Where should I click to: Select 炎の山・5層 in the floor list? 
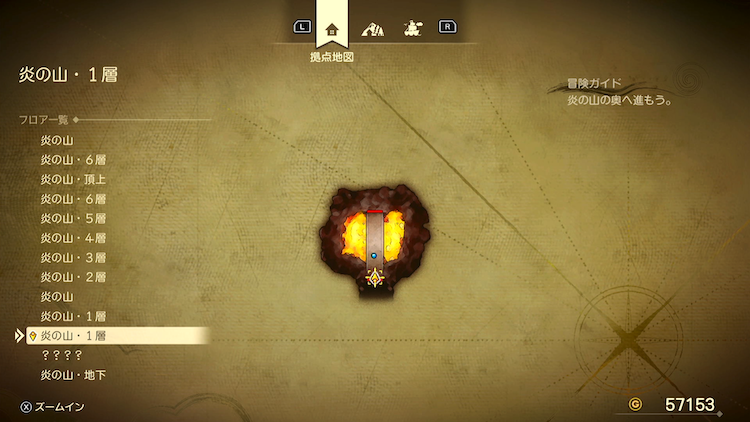73,218
